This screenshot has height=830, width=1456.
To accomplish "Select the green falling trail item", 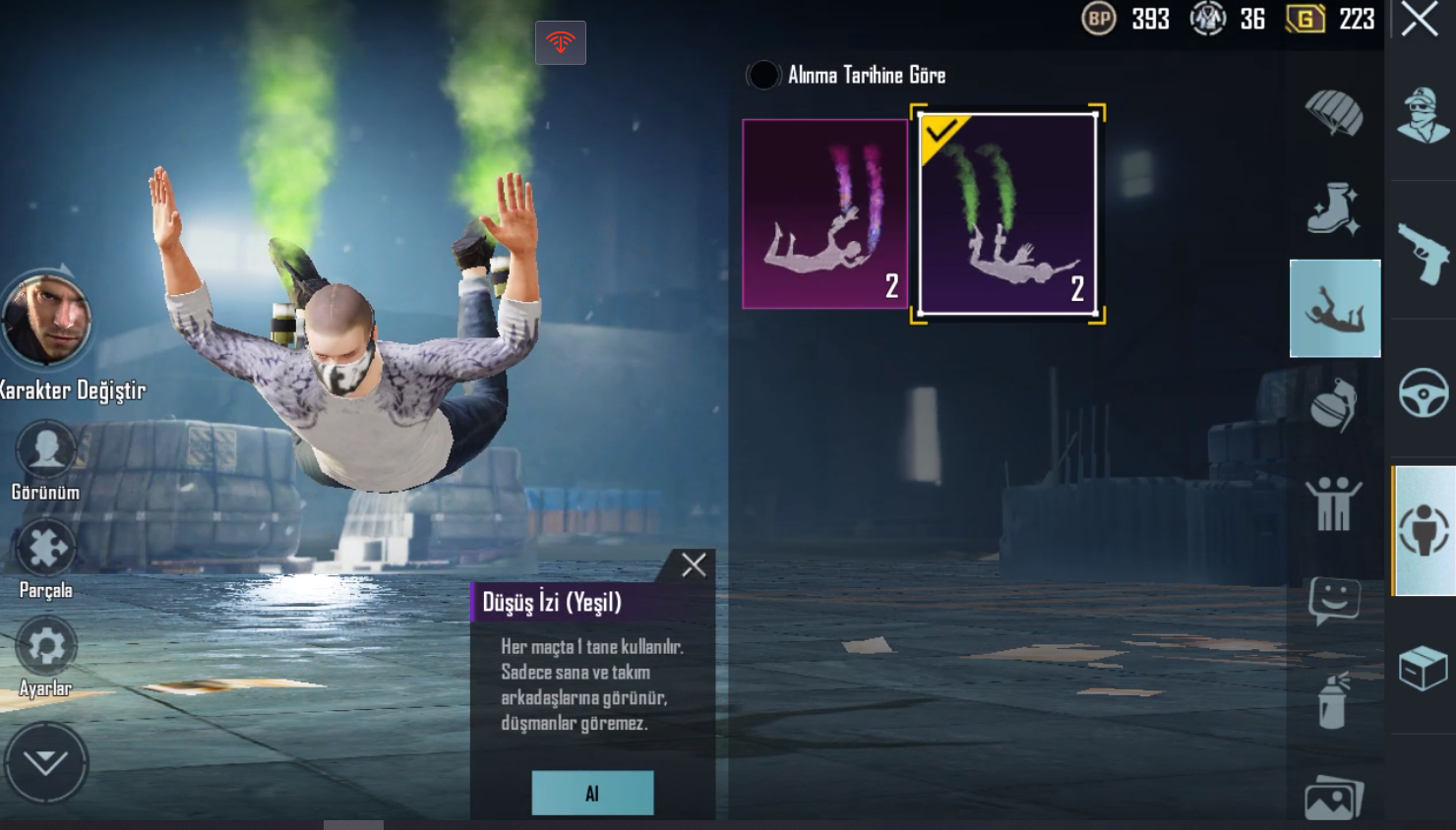I will (x=1007, y=213).
